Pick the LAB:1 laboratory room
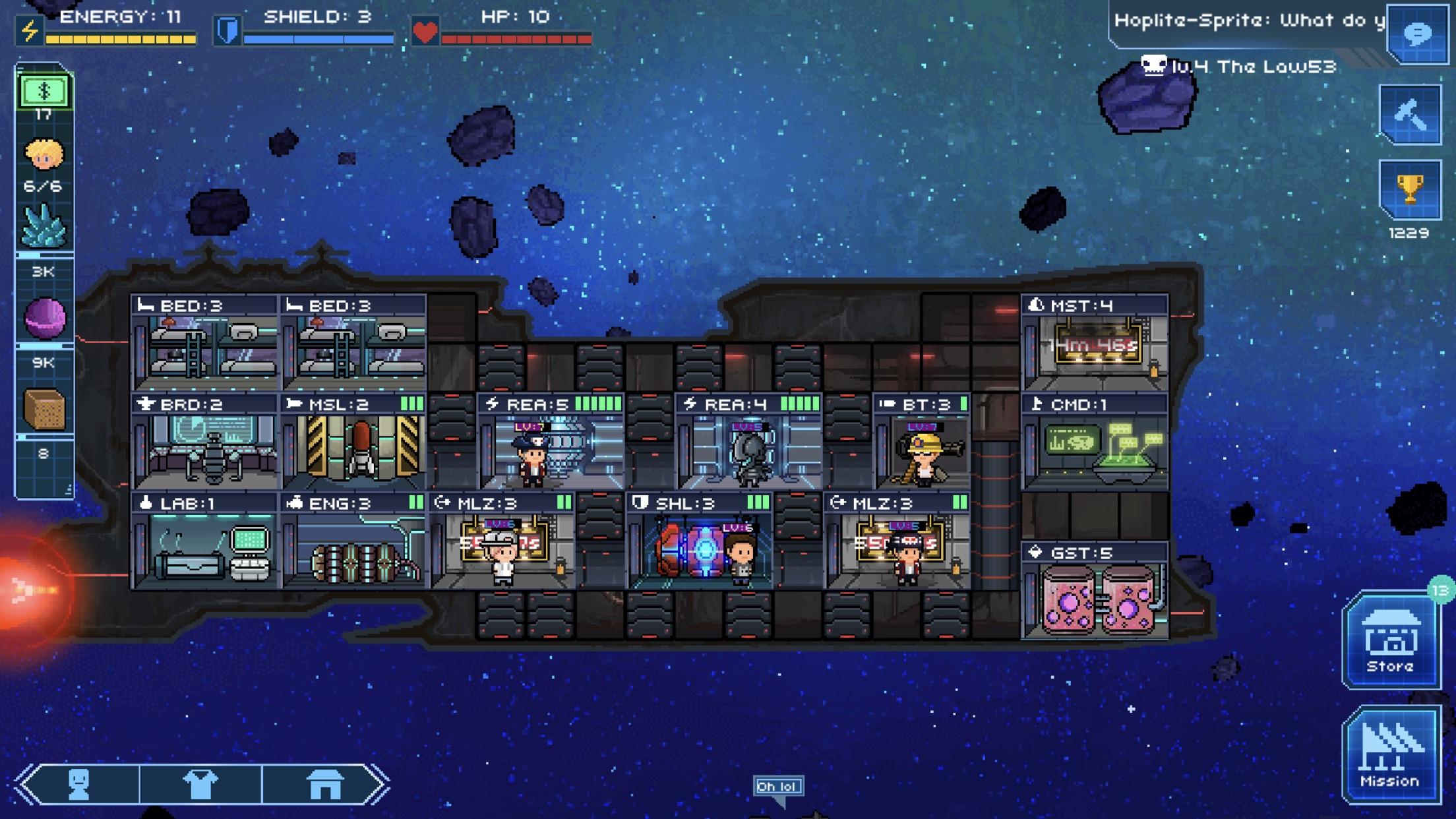 204,541
